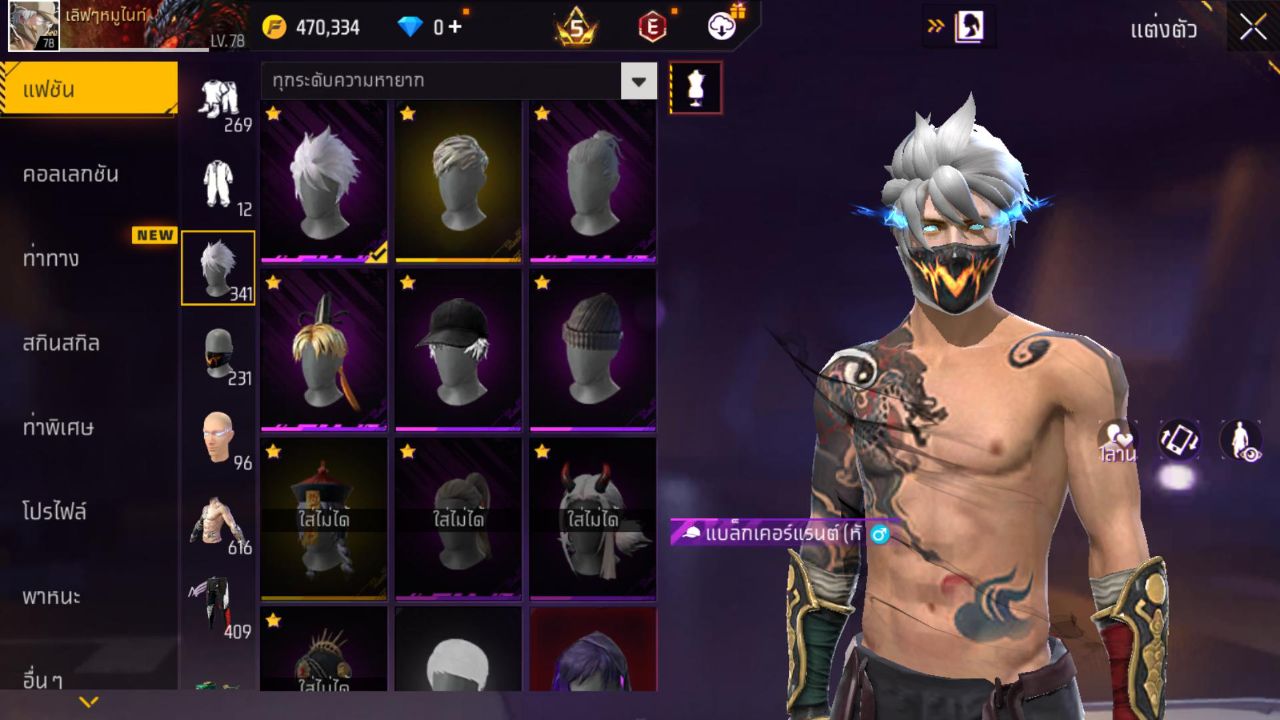This screenshot has width=1280, height=720.
Task: Close the wardrobe with the X button
Action: (1253, 28)
